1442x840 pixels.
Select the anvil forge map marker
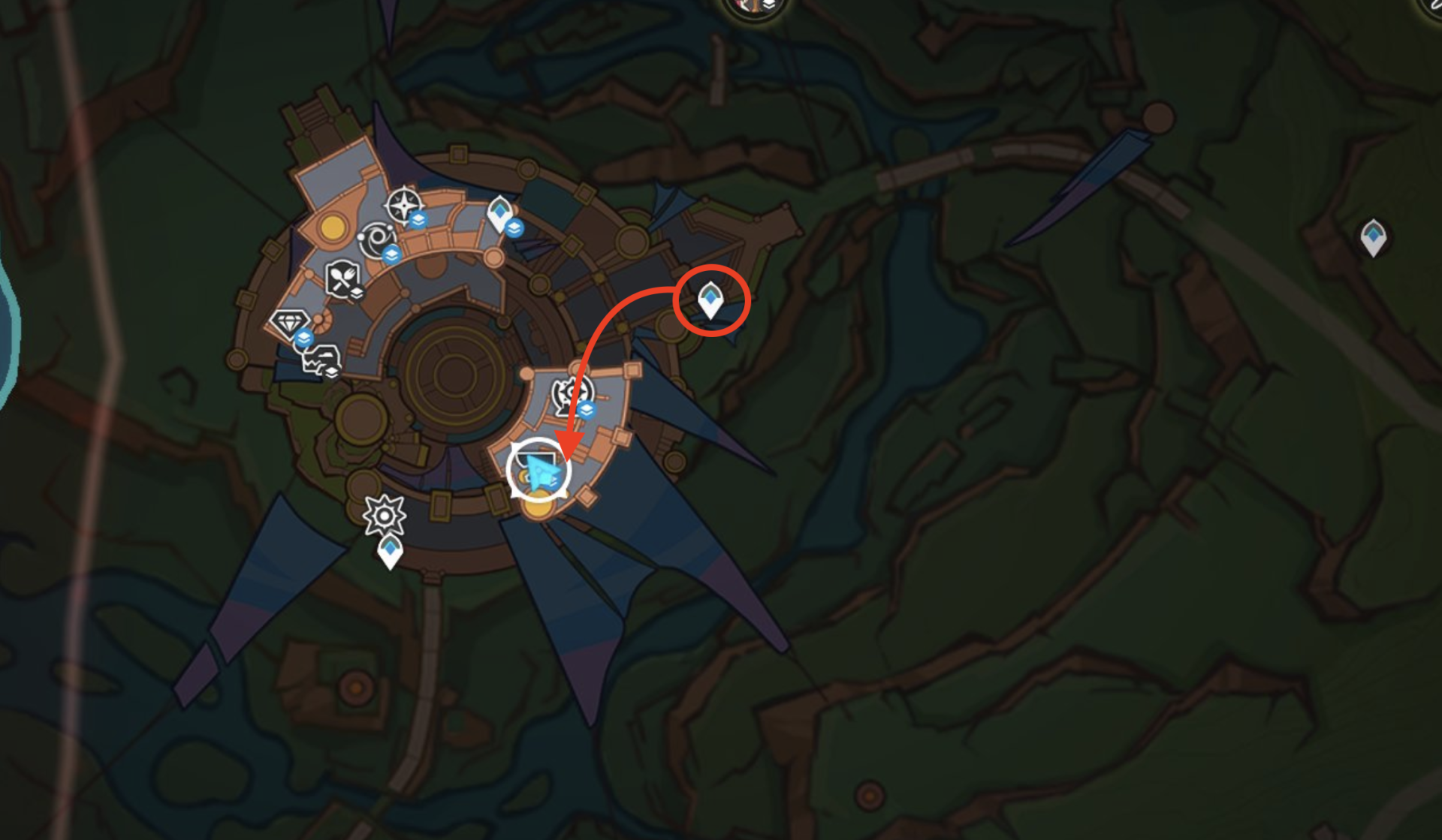click(321, 360)
